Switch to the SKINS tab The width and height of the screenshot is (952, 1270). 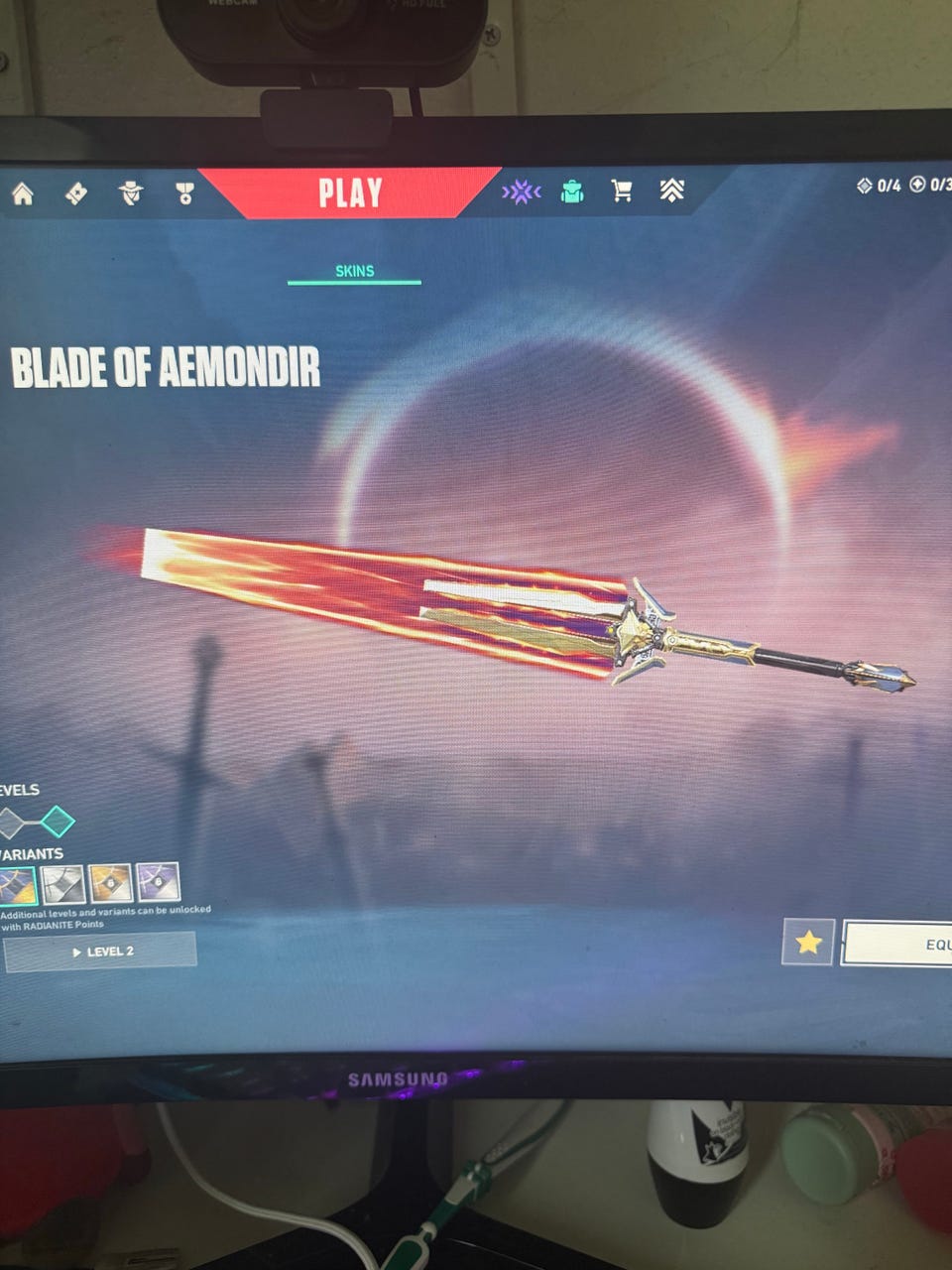(x=354, y=271)
